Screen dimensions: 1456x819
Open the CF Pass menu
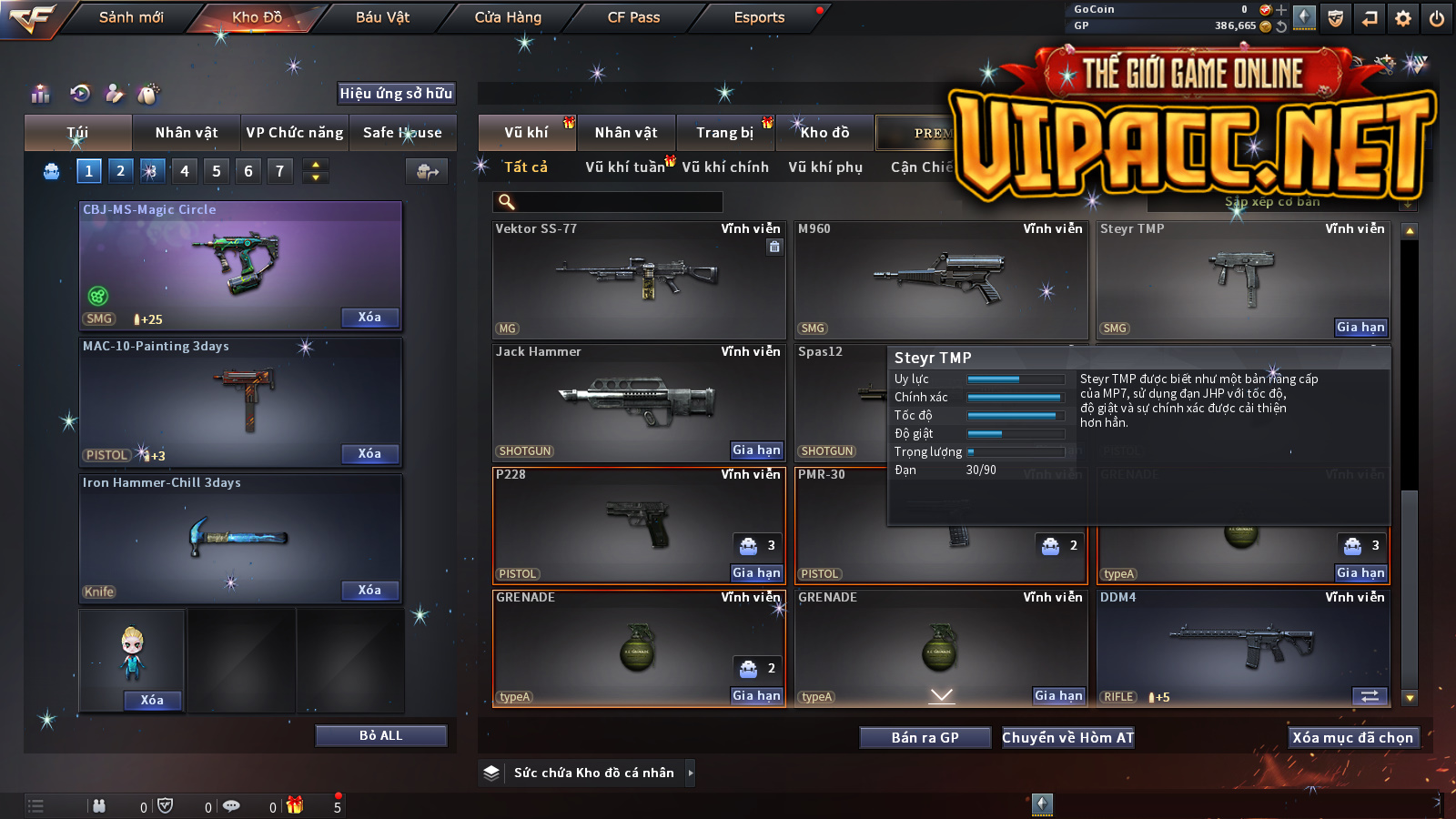(633, 17)
